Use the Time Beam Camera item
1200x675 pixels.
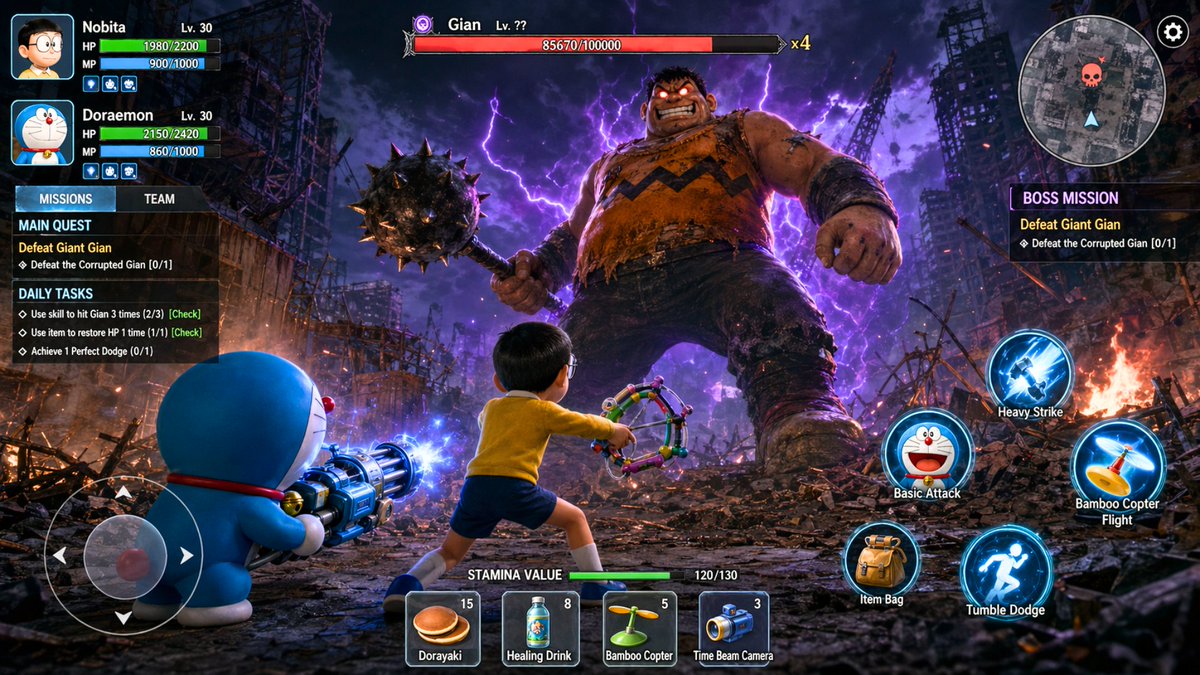click(733, 628)
